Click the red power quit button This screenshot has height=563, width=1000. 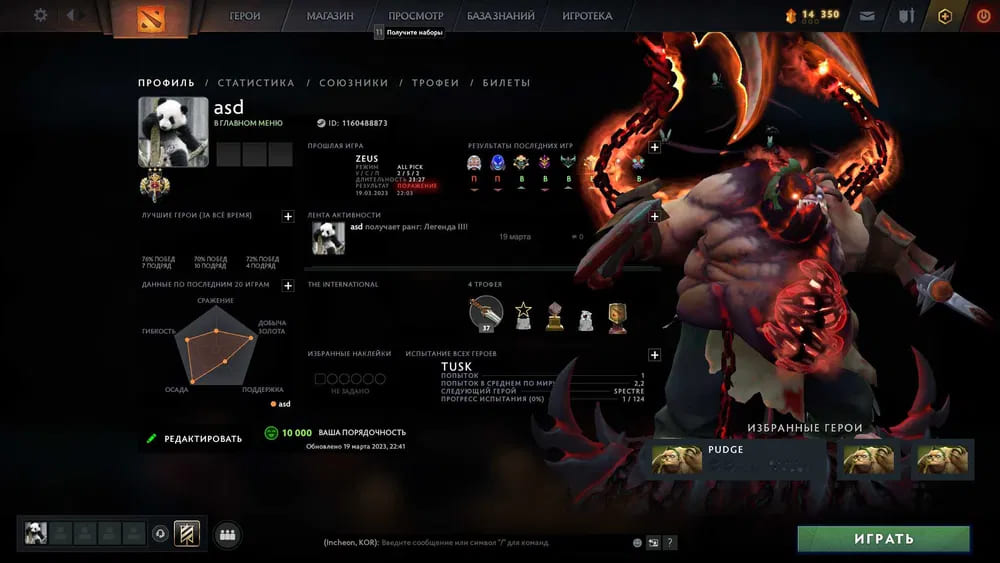982,16
